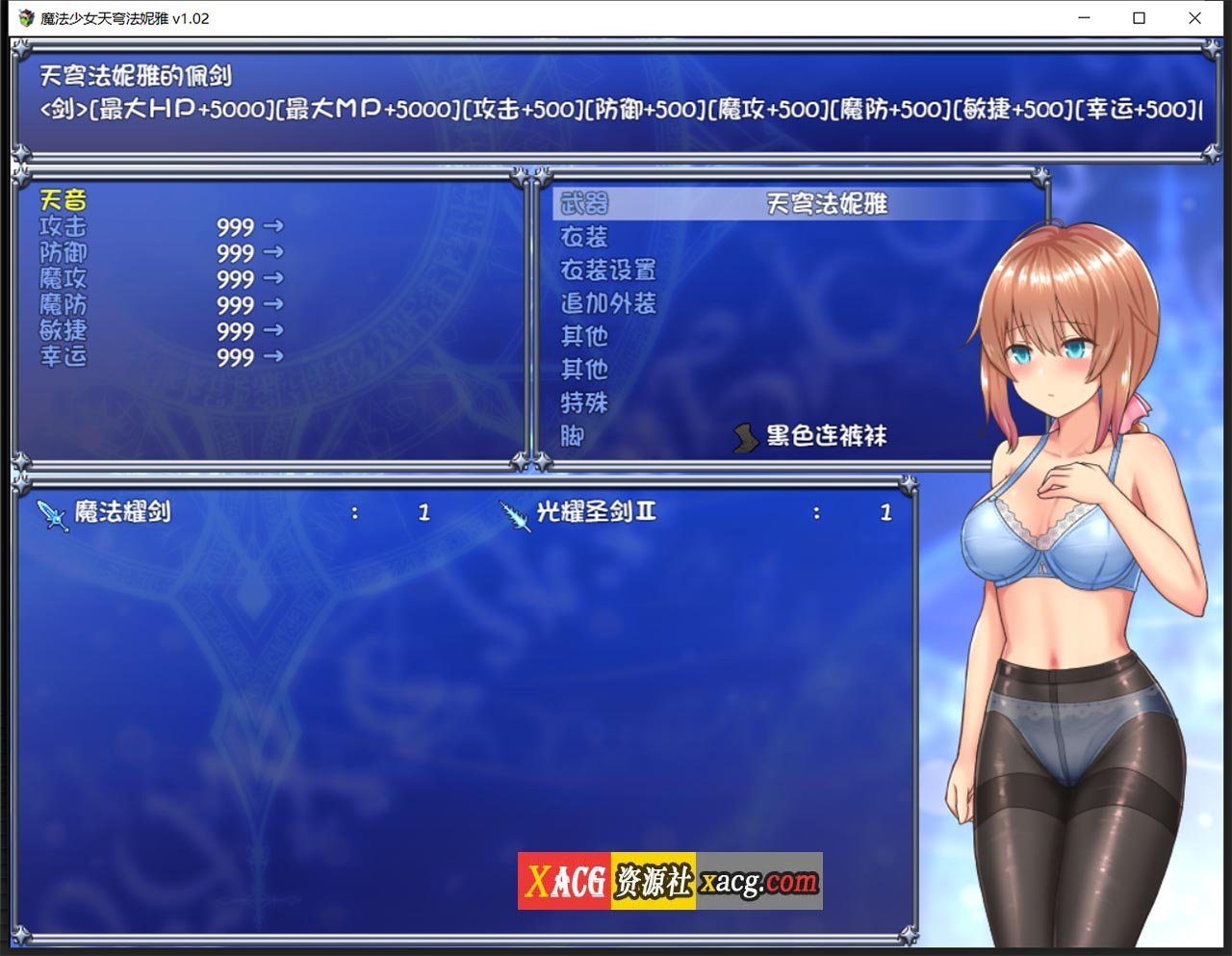Select the 天音 character tab
Screen dimensions: 1232x956
click(63, 200)
